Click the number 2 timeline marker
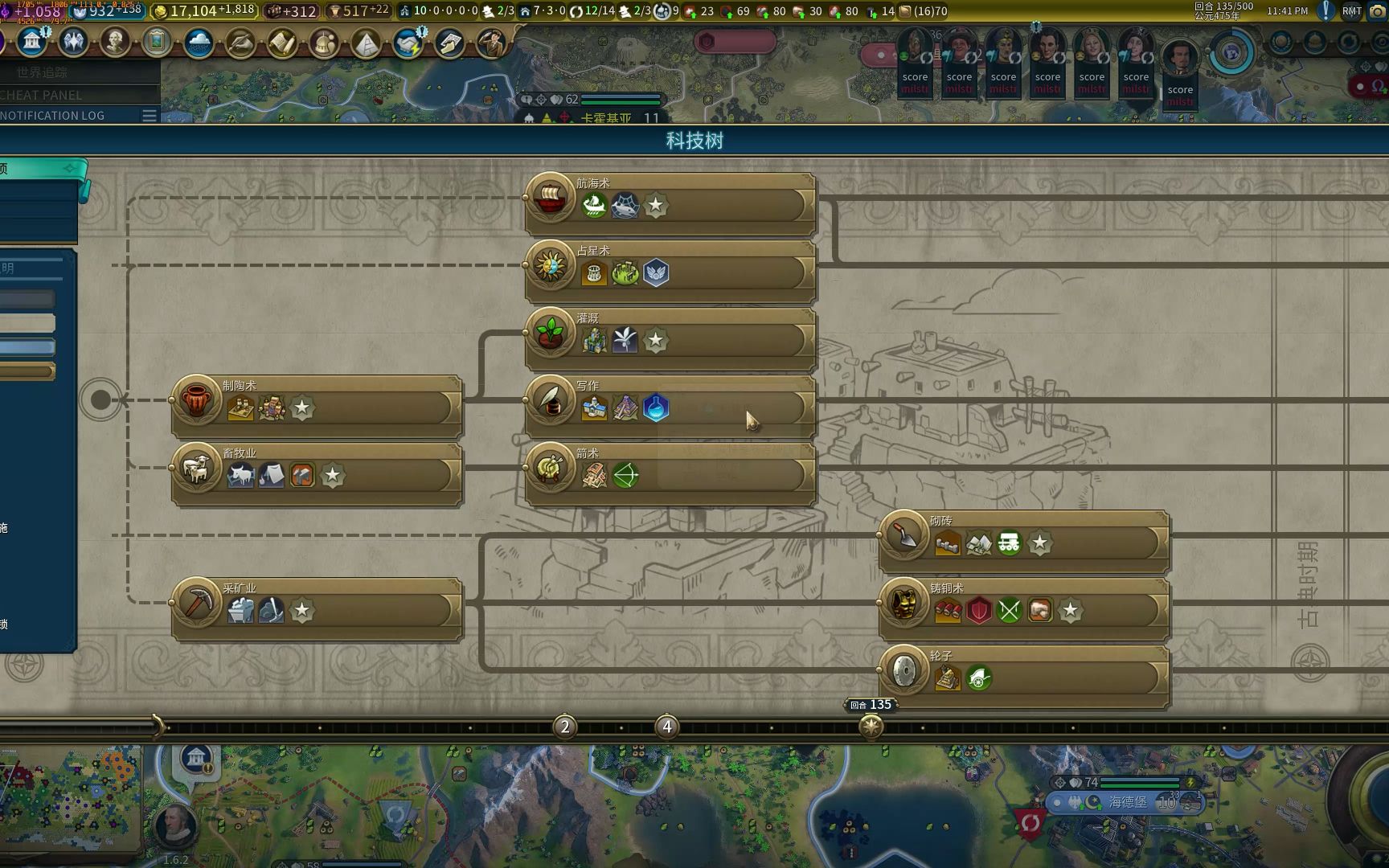 coord(565,727)
